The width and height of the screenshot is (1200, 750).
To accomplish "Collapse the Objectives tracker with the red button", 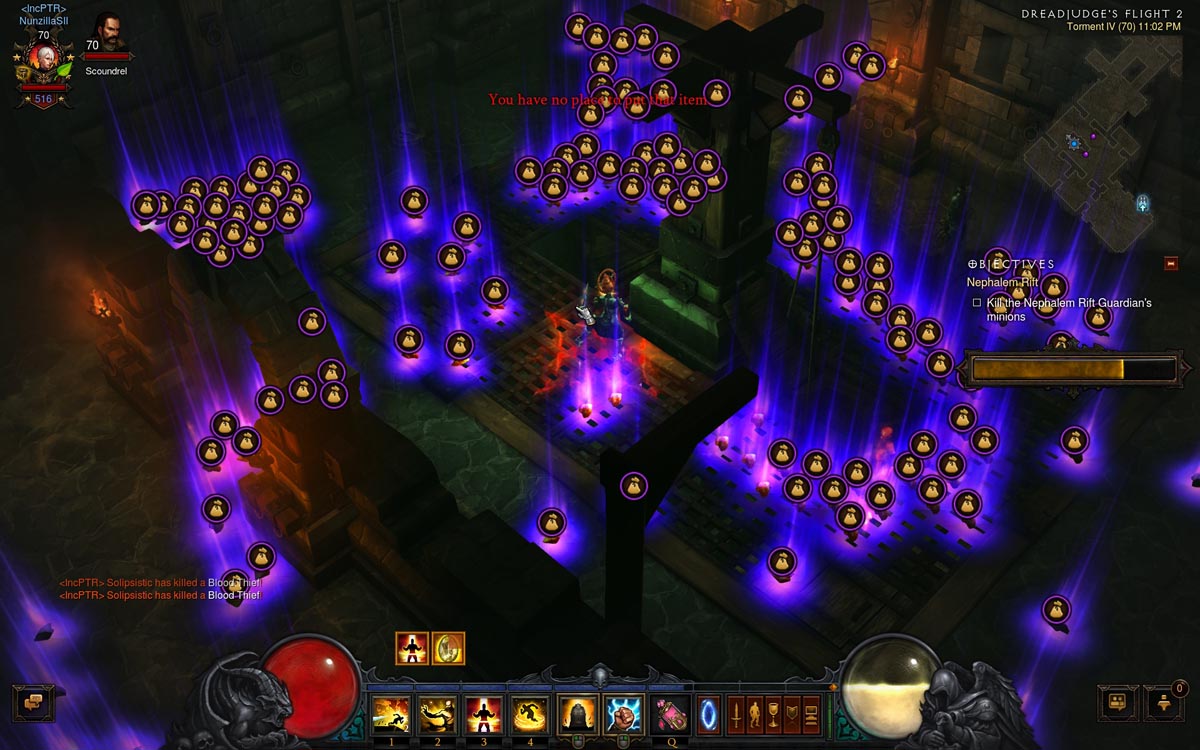I will pyautogui.click(x=1171, y=263).
